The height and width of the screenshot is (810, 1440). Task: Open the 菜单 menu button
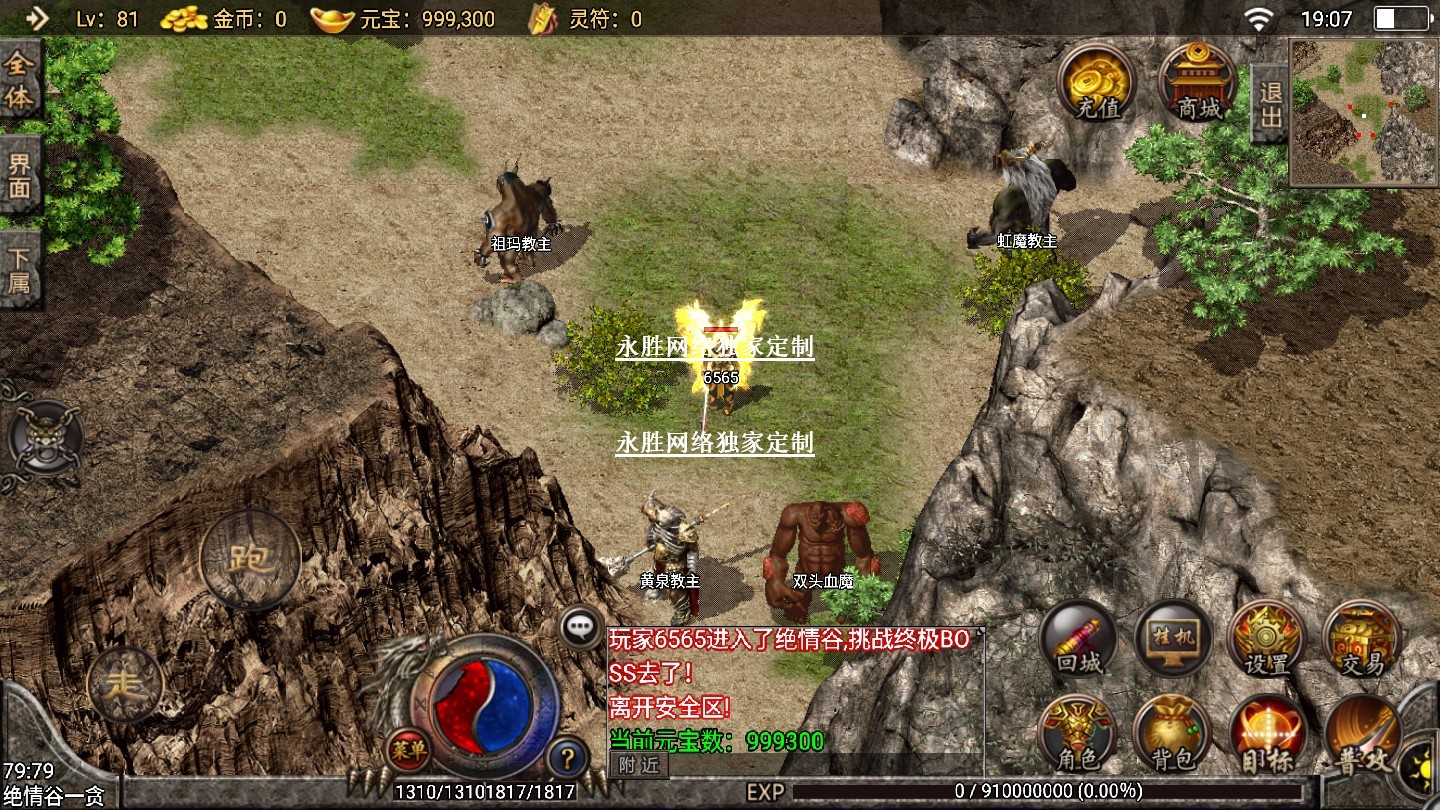click(408, 748)
